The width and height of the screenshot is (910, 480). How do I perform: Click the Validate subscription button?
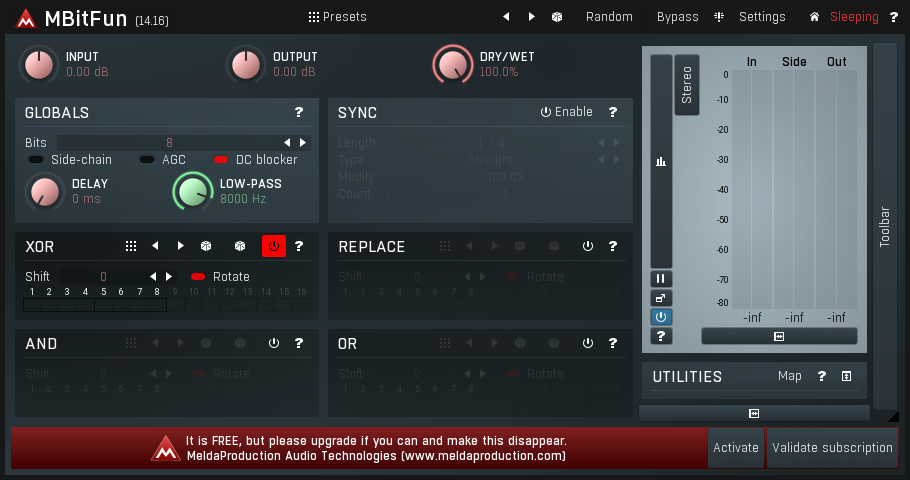[x=832, y=448]
